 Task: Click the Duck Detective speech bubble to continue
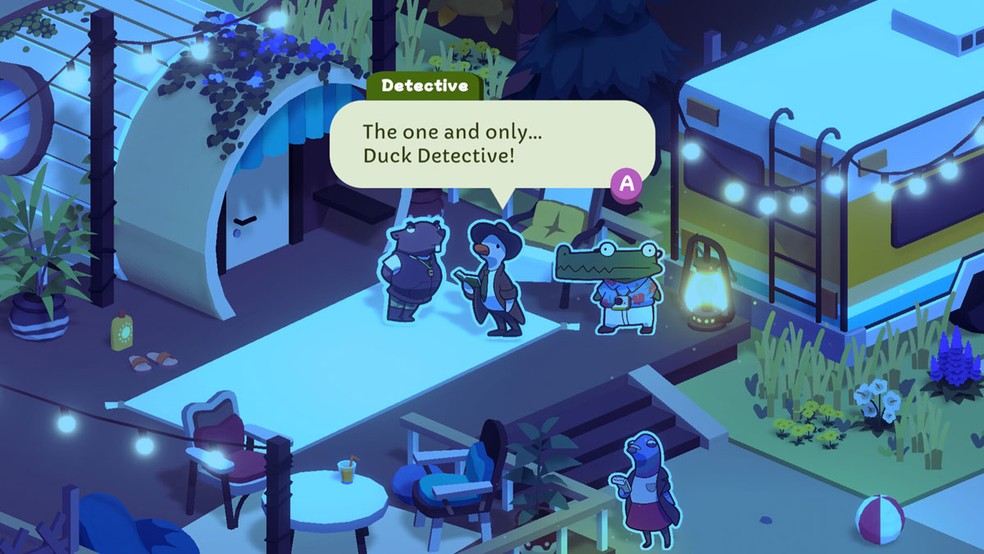492,144
